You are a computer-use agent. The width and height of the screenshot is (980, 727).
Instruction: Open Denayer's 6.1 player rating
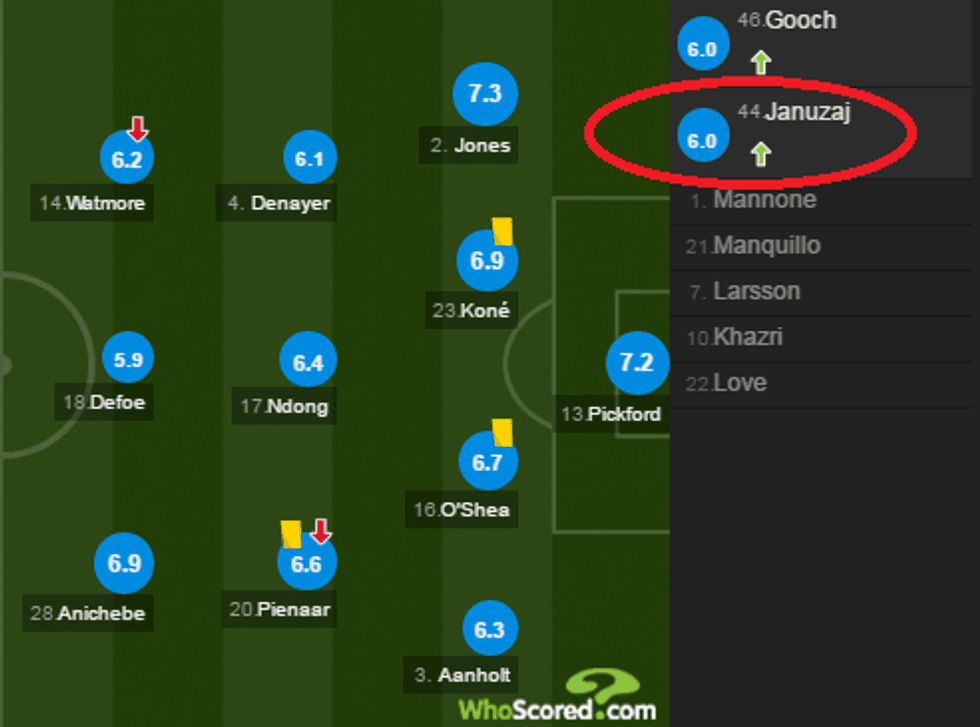point(309,159)
